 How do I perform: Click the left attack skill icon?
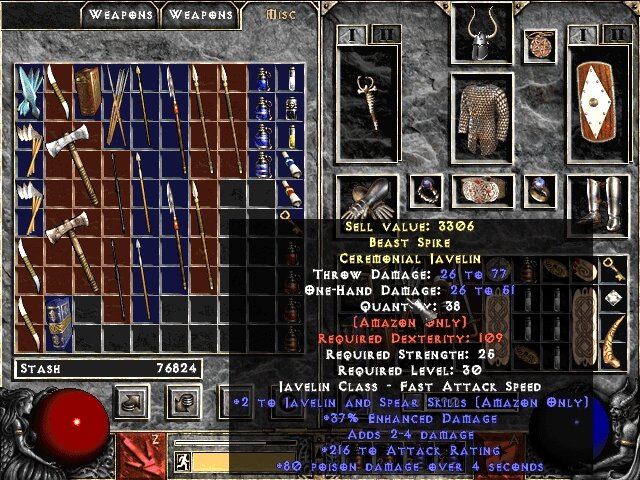pos(142,452)
